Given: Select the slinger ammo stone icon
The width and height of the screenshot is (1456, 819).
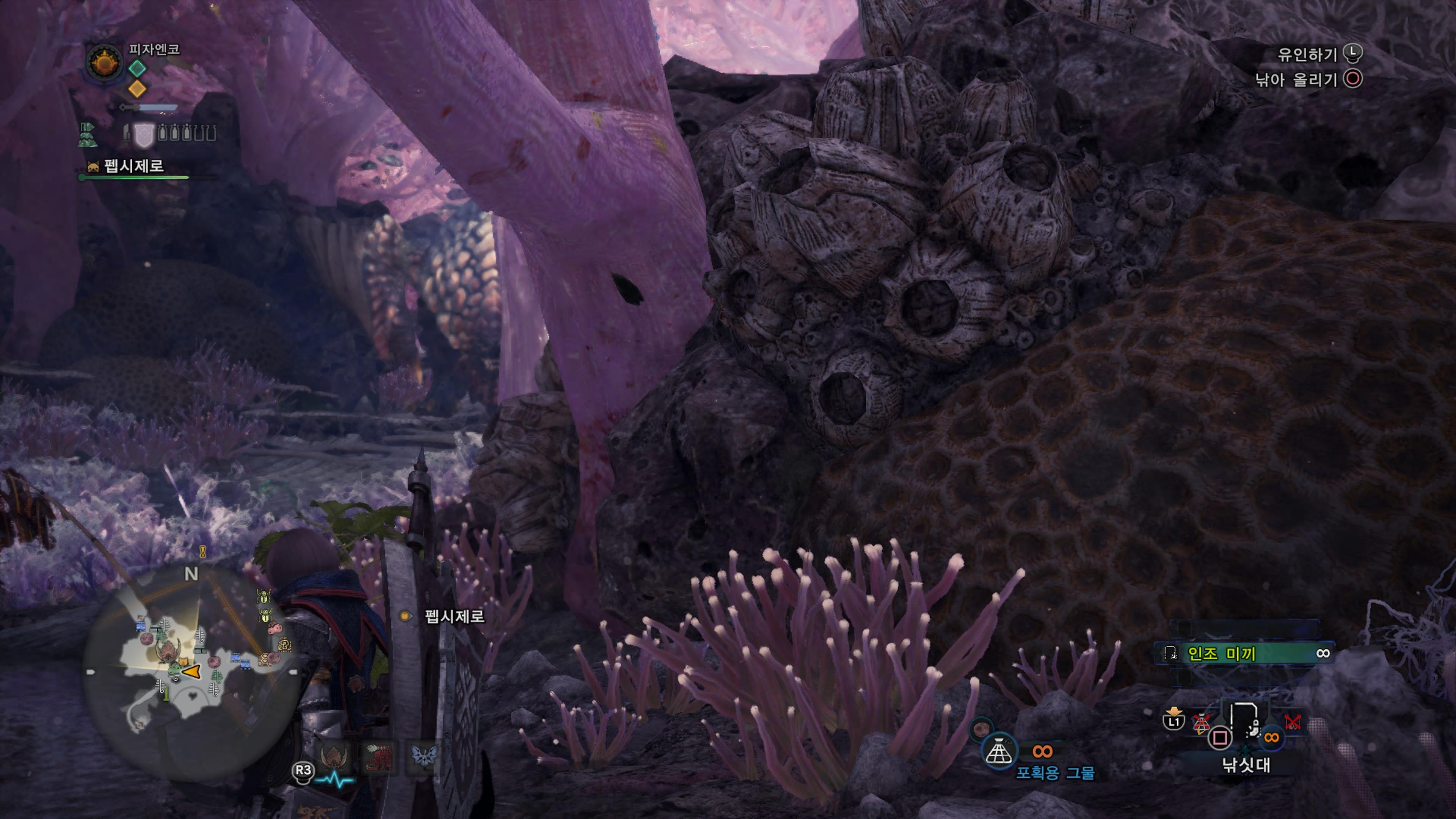Looking at the screenshot, I should (x=981, y=728).
